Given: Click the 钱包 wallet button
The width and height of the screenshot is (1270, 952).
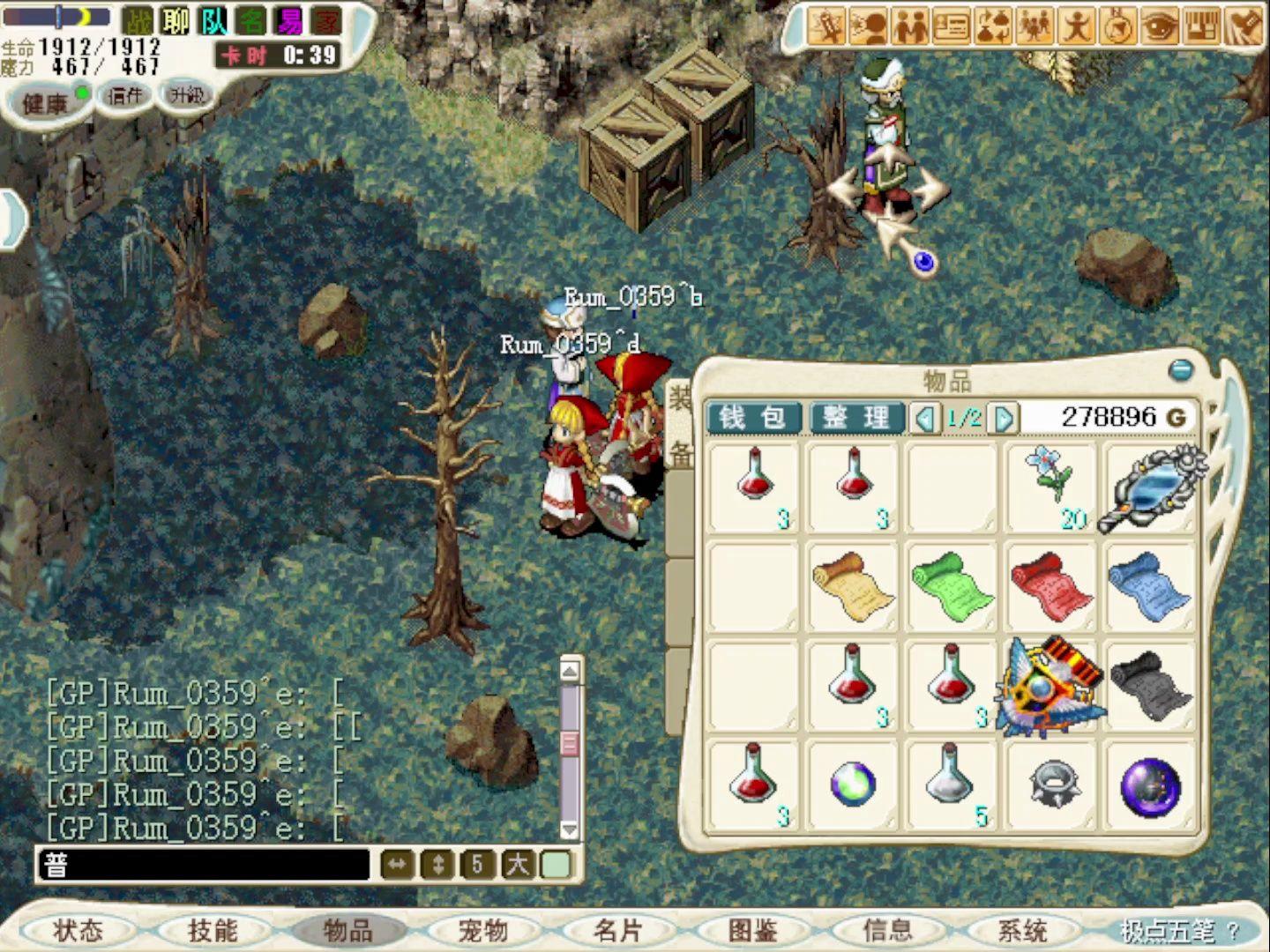Looking at the screenshot, I should coord(754,418).
